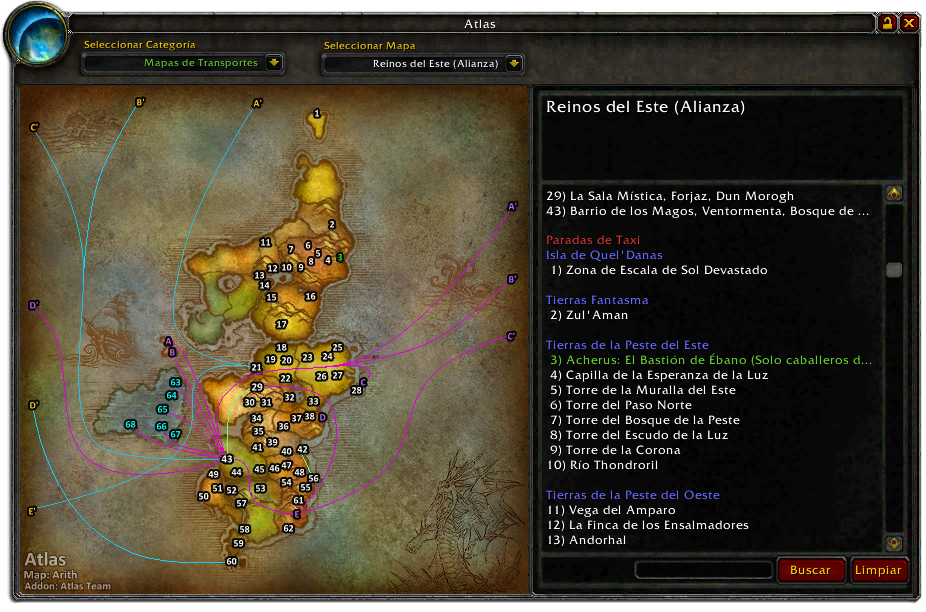
Task: Click the Buscar search button
Action: pos(810,570)
